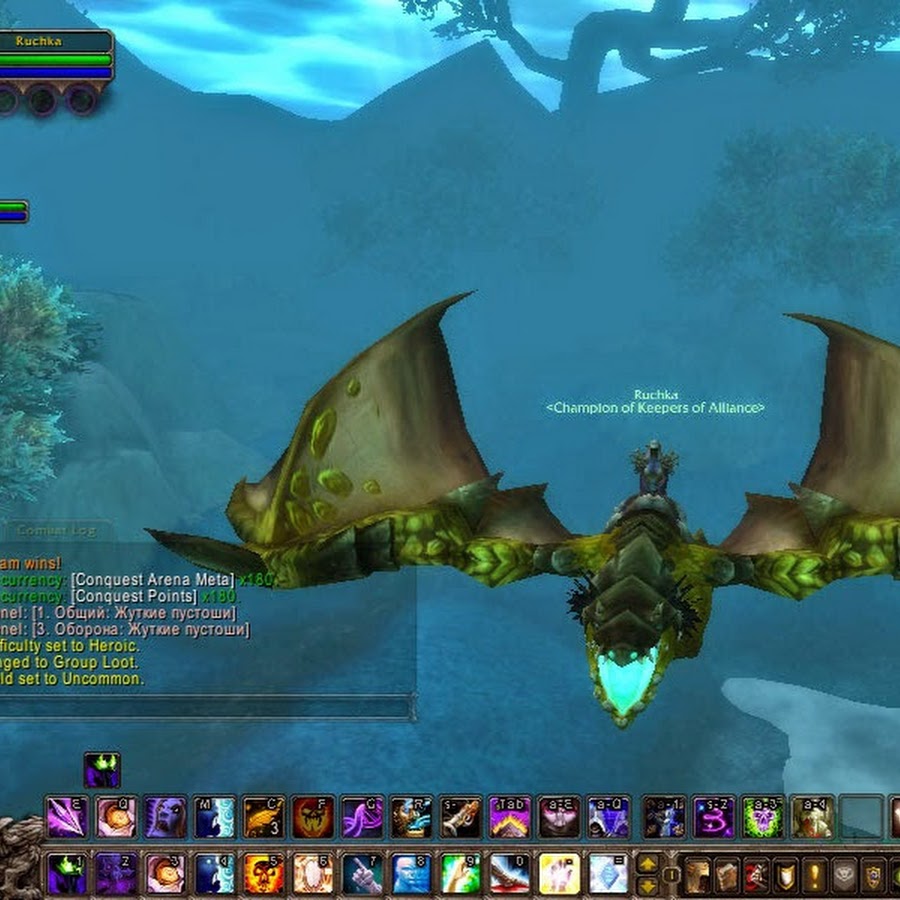900x900 pixels.
Task: Use the golden feather spell with 3 charges
Action: pos(264,817)
